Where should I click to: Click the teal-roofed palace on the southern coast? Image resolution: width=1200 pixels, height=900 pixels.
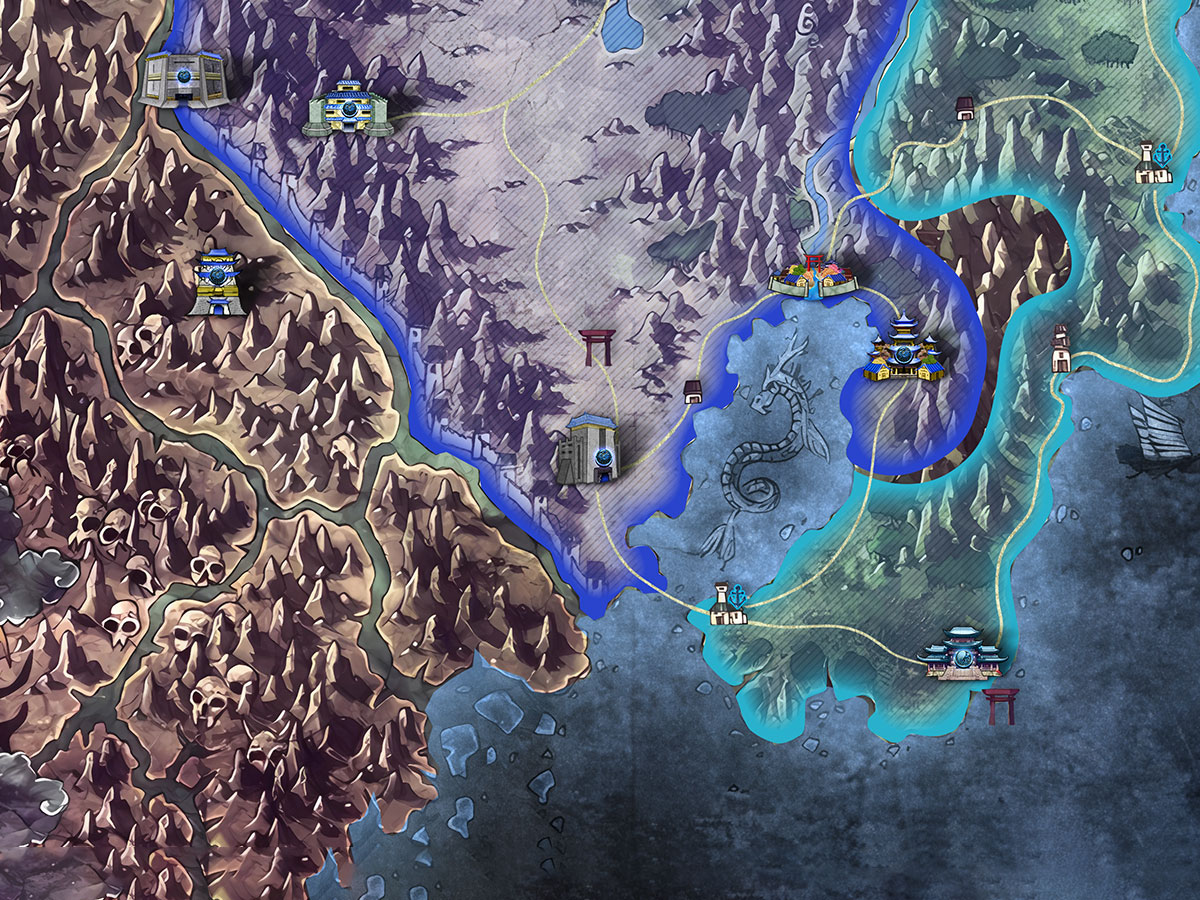pyautogui.click(x=962, y=653)
